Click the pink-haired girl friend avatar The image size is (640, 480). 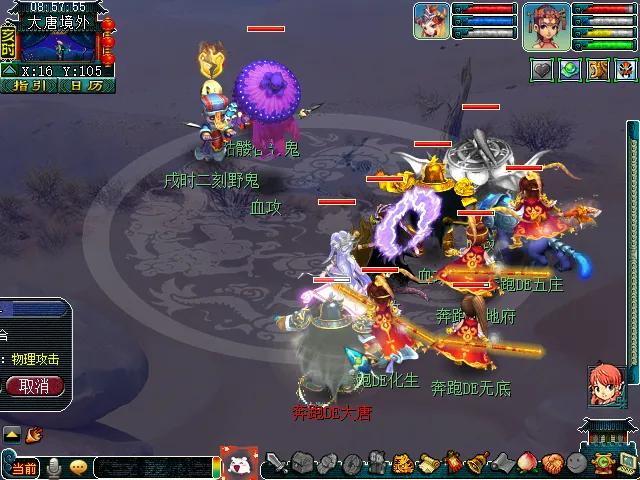[604, 384]
